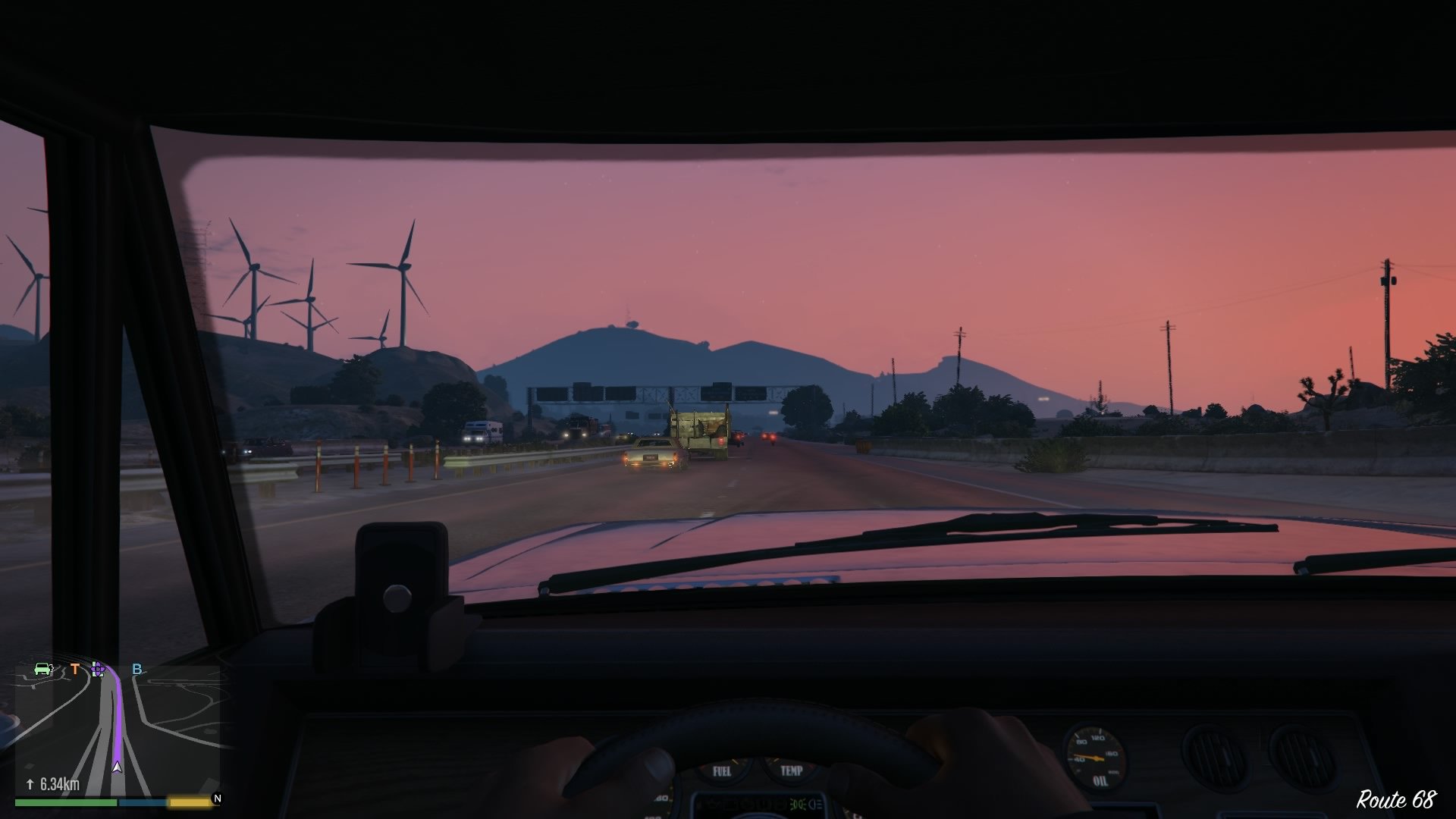Click the FUEL gauge on the dashboard
1456x819 pixels.
click(x=723, y=771)
